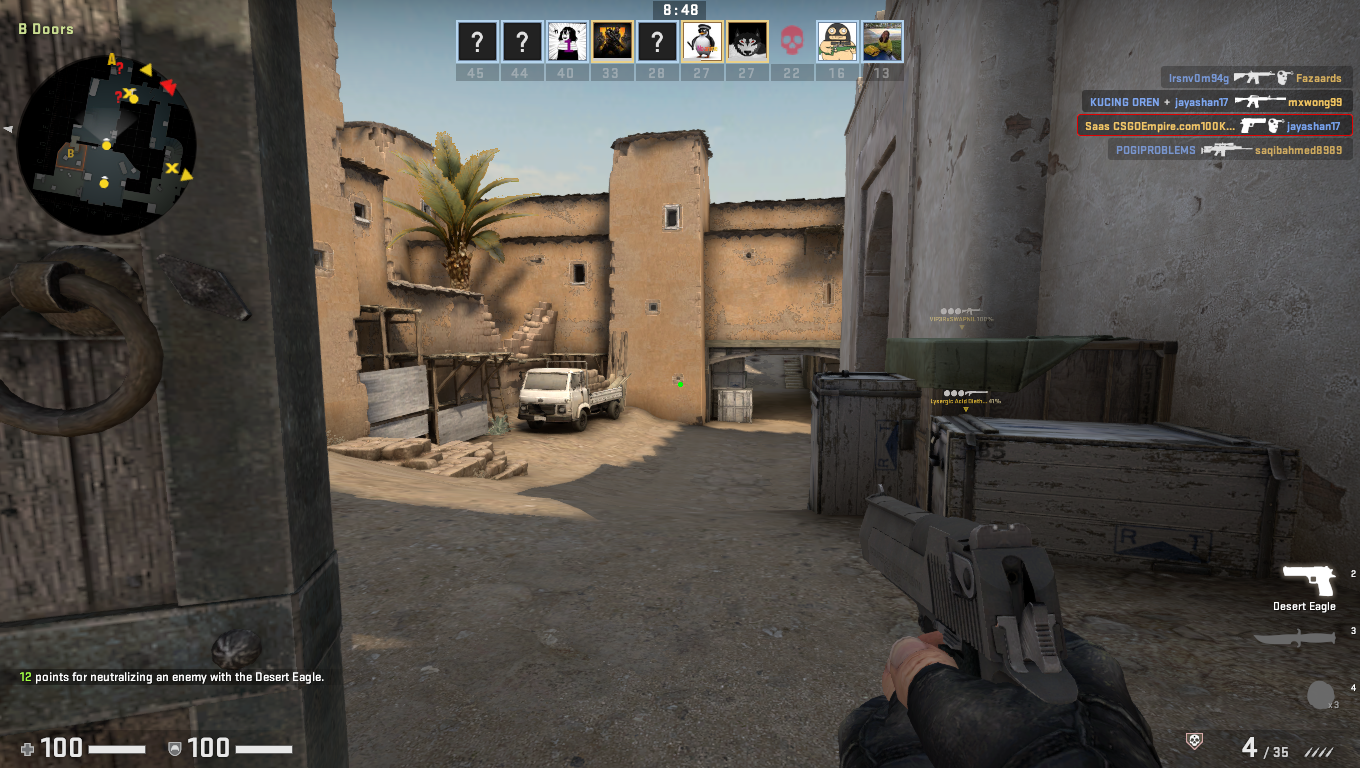Select the avatar of person in yellow
The image size is (1360, 768).
click(882, 42)
